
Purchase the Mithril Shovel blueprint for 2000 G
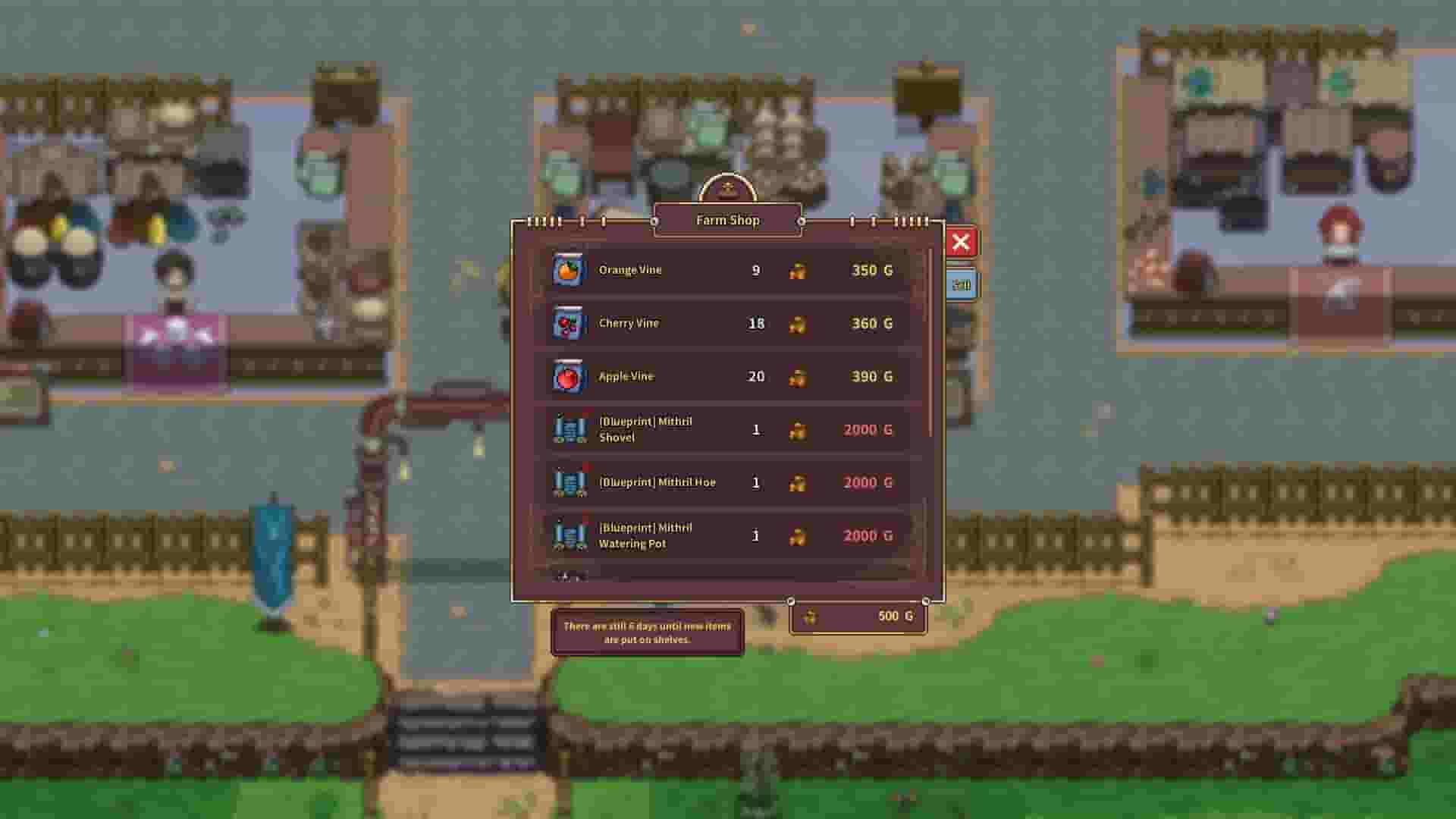[x=867, y=429]
